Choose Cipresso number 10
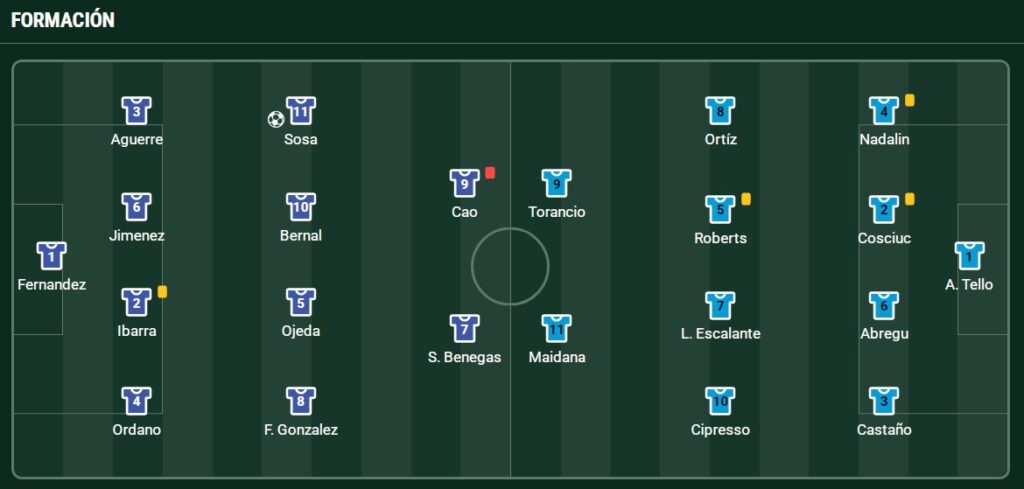 [720, 401]
